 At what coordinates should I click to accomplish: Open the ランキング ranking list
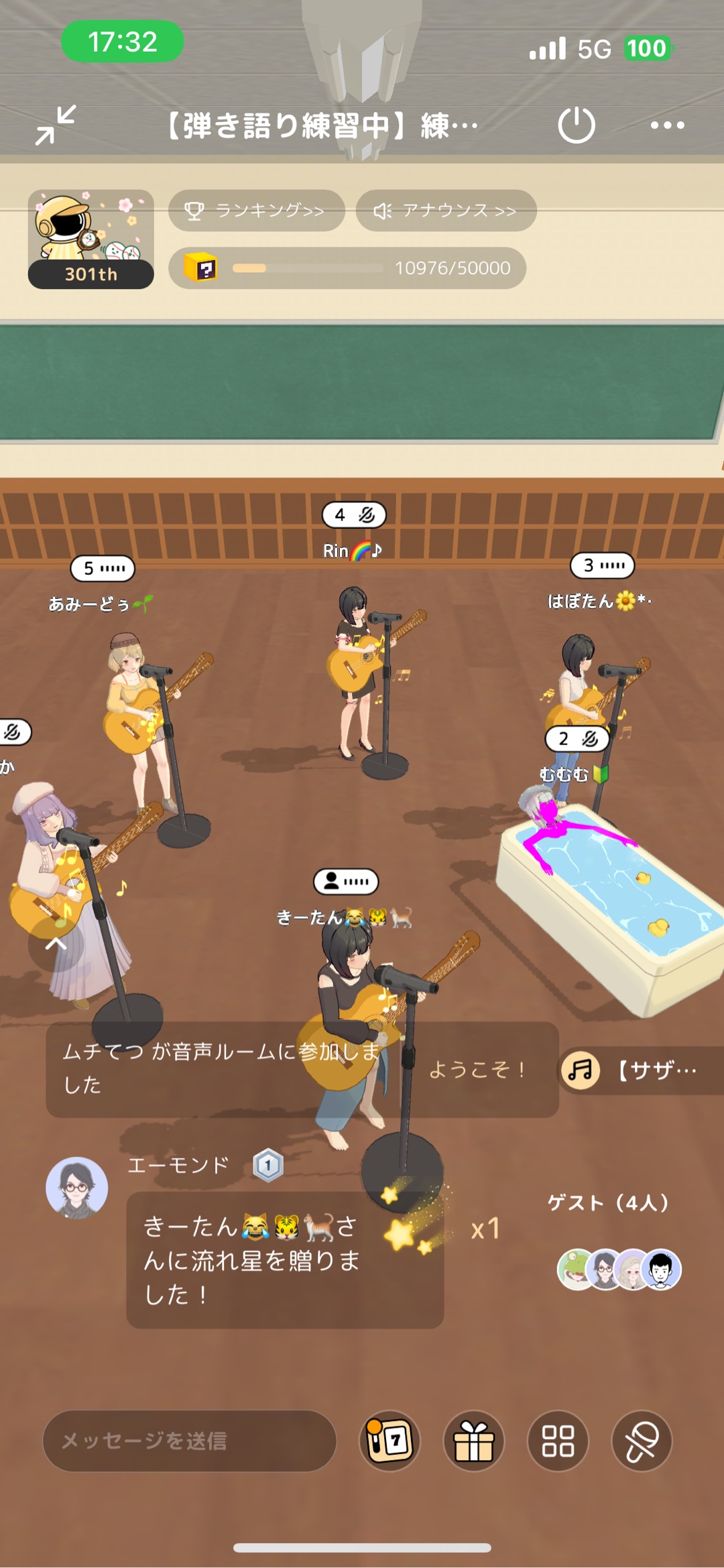[256, 211]
